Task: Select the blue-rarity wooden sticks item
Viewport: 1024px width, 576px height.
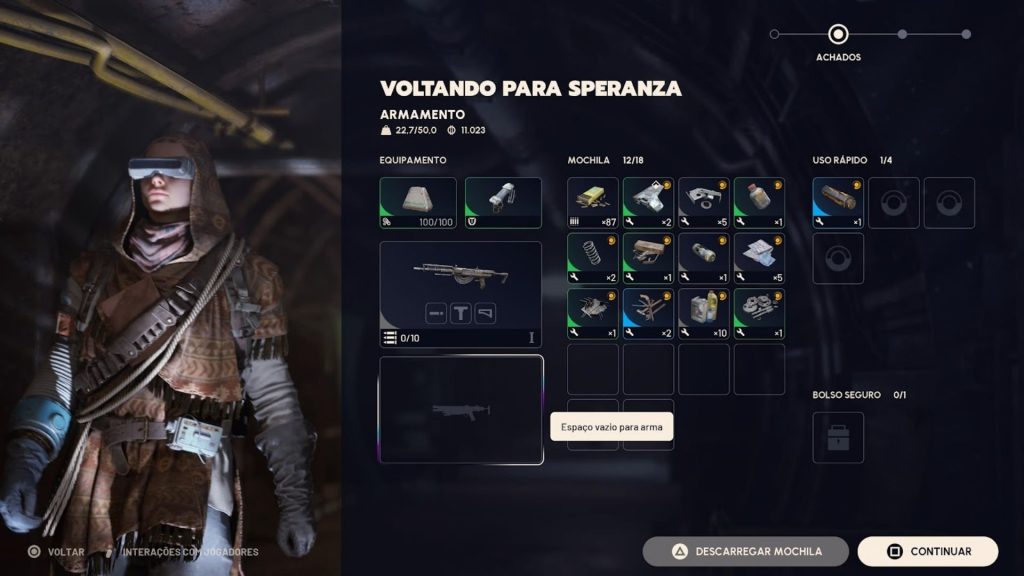Action: click(x=648, y=314)
